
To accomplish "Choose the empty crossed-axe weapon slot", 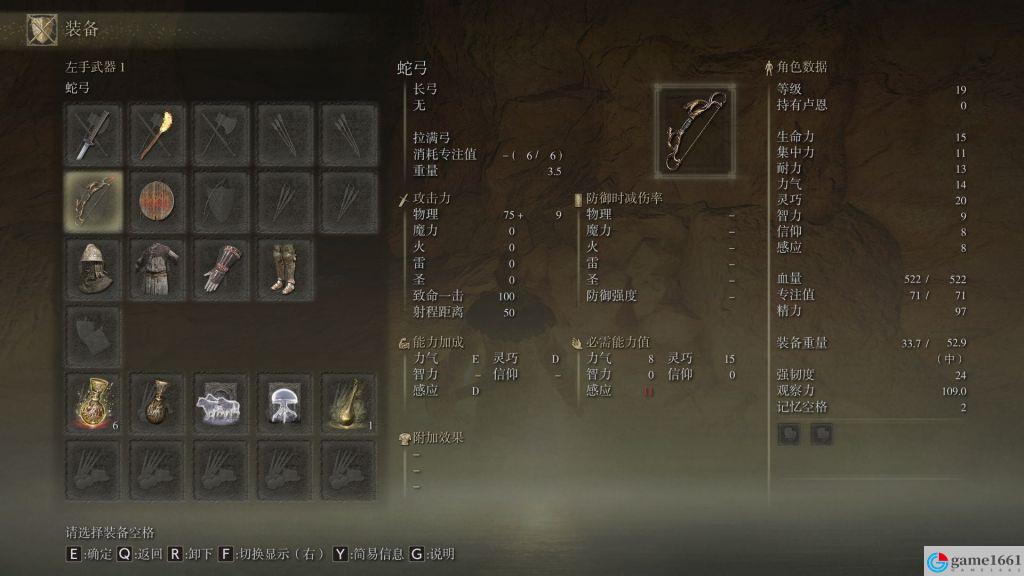I will (222, 134).
